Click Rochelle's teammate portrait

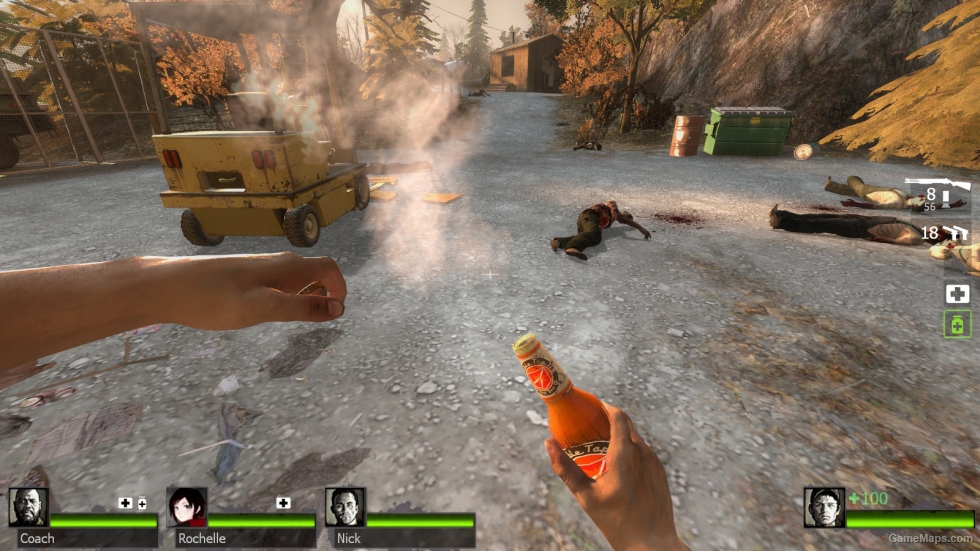click(x=187, y=507)
